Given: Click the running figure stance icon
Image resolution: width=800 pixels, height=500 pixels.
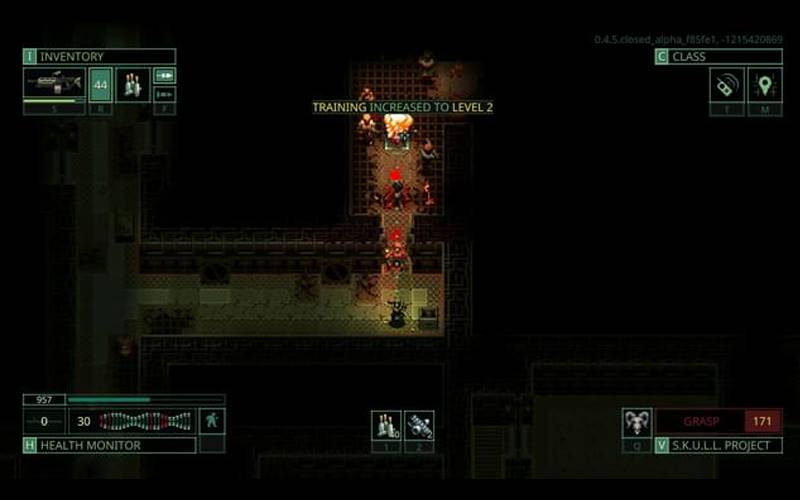Looking at the screenshot, I should click(212, 421).
